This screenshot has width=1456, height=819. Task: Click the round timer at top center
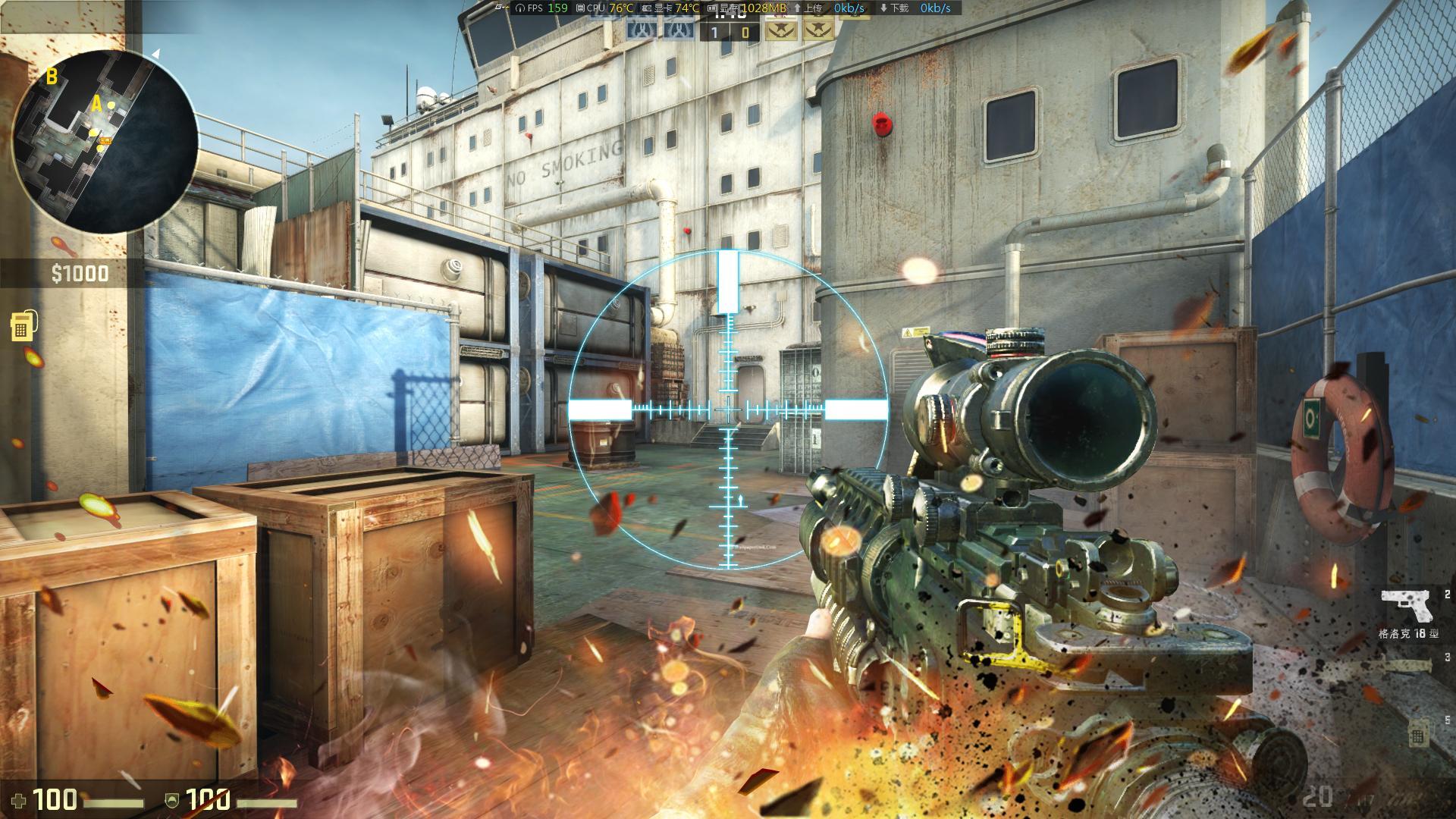click(728, 14)
